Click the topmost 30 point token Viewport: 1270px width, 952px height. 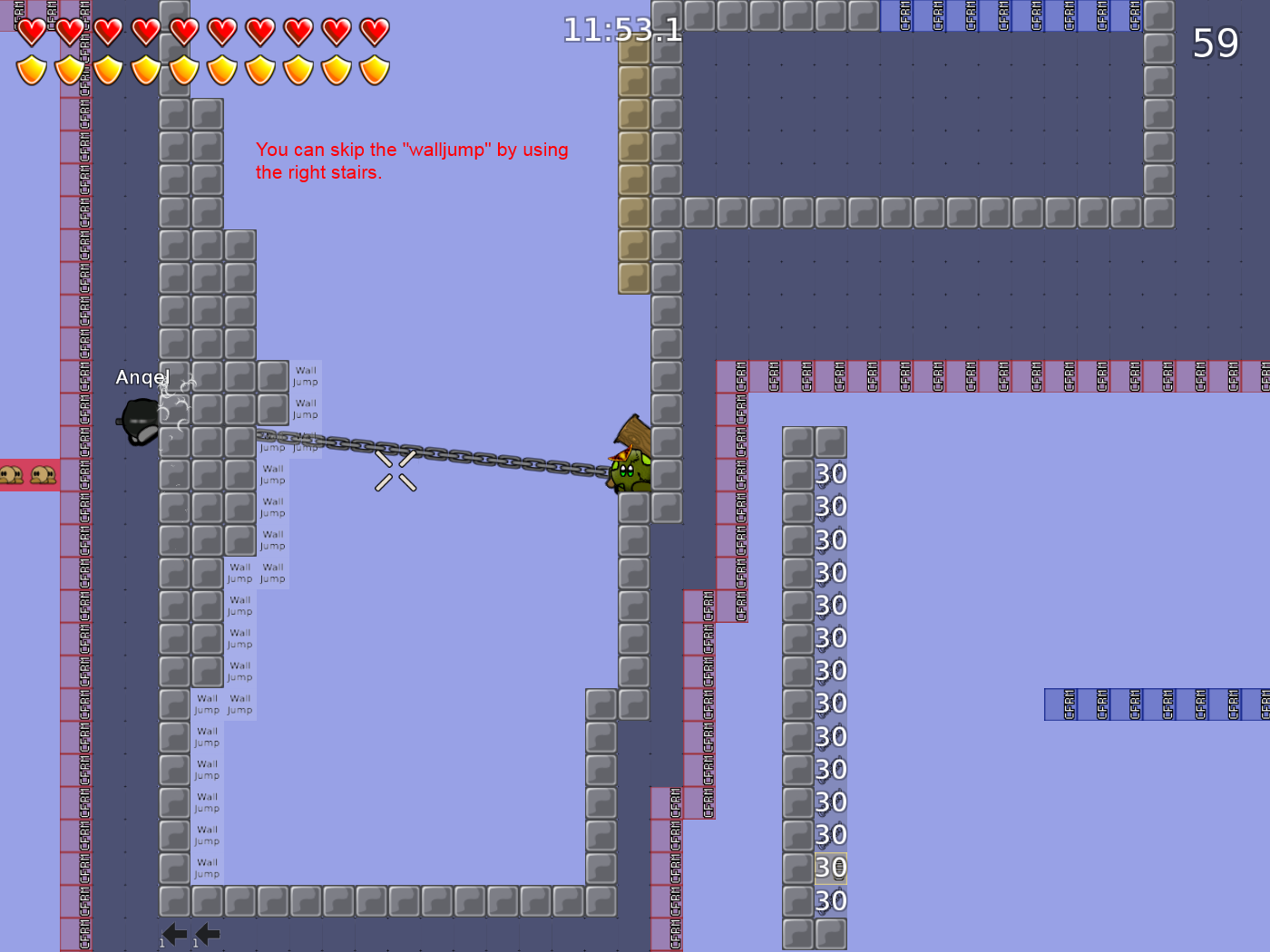click(x=829, y=473)
